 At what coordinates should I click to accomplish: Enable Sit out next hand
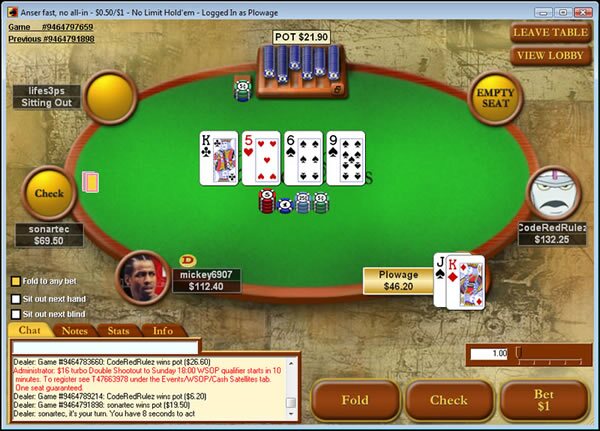point(15,298)
